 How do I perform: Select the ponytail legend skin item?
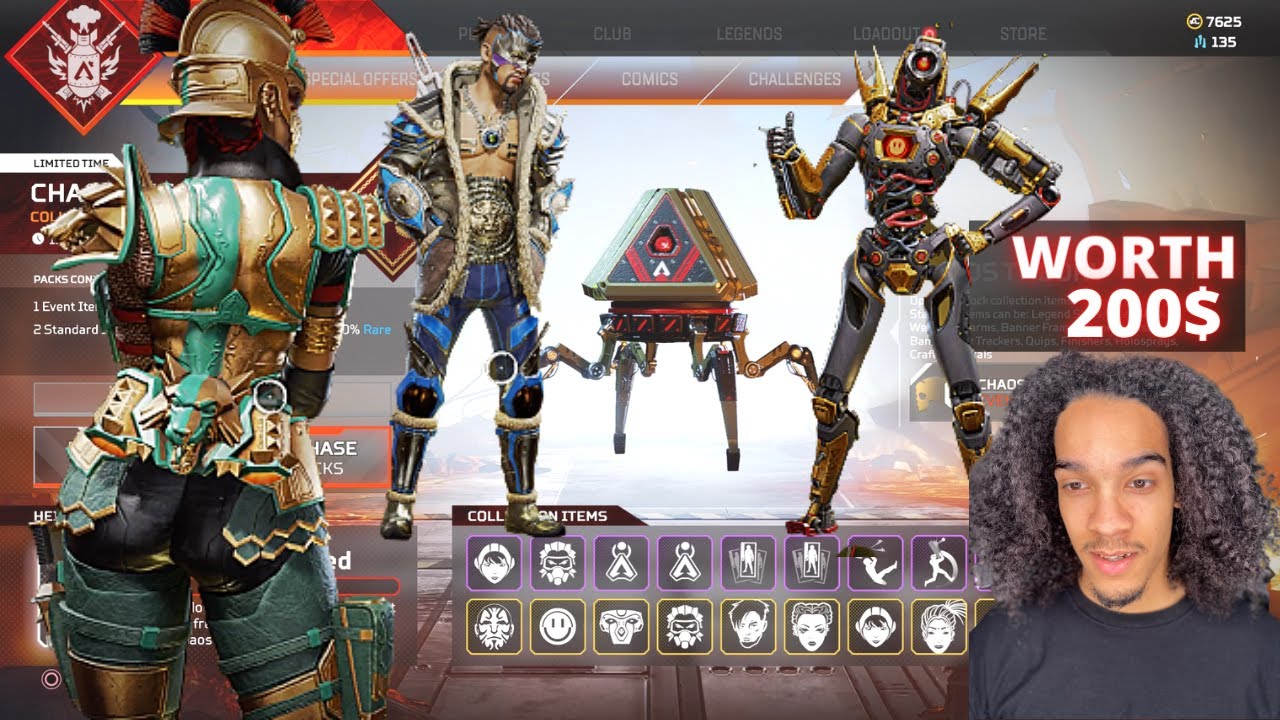coord(938,627)
